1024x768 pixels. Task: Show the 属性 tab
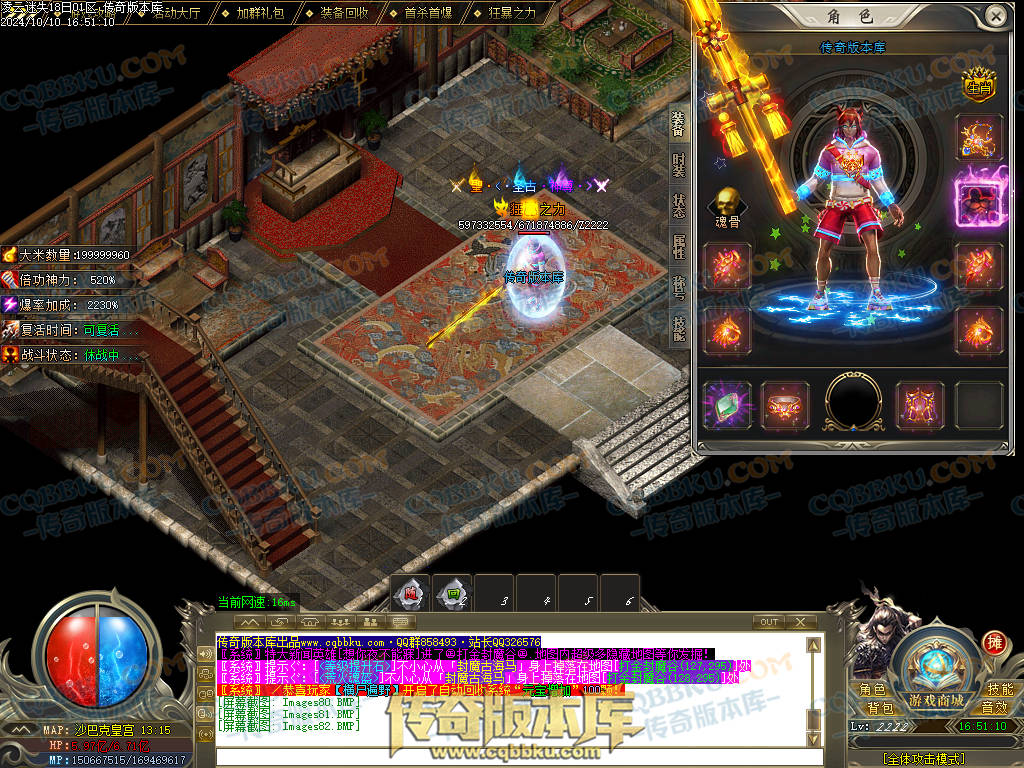click(x=679, y=247)
